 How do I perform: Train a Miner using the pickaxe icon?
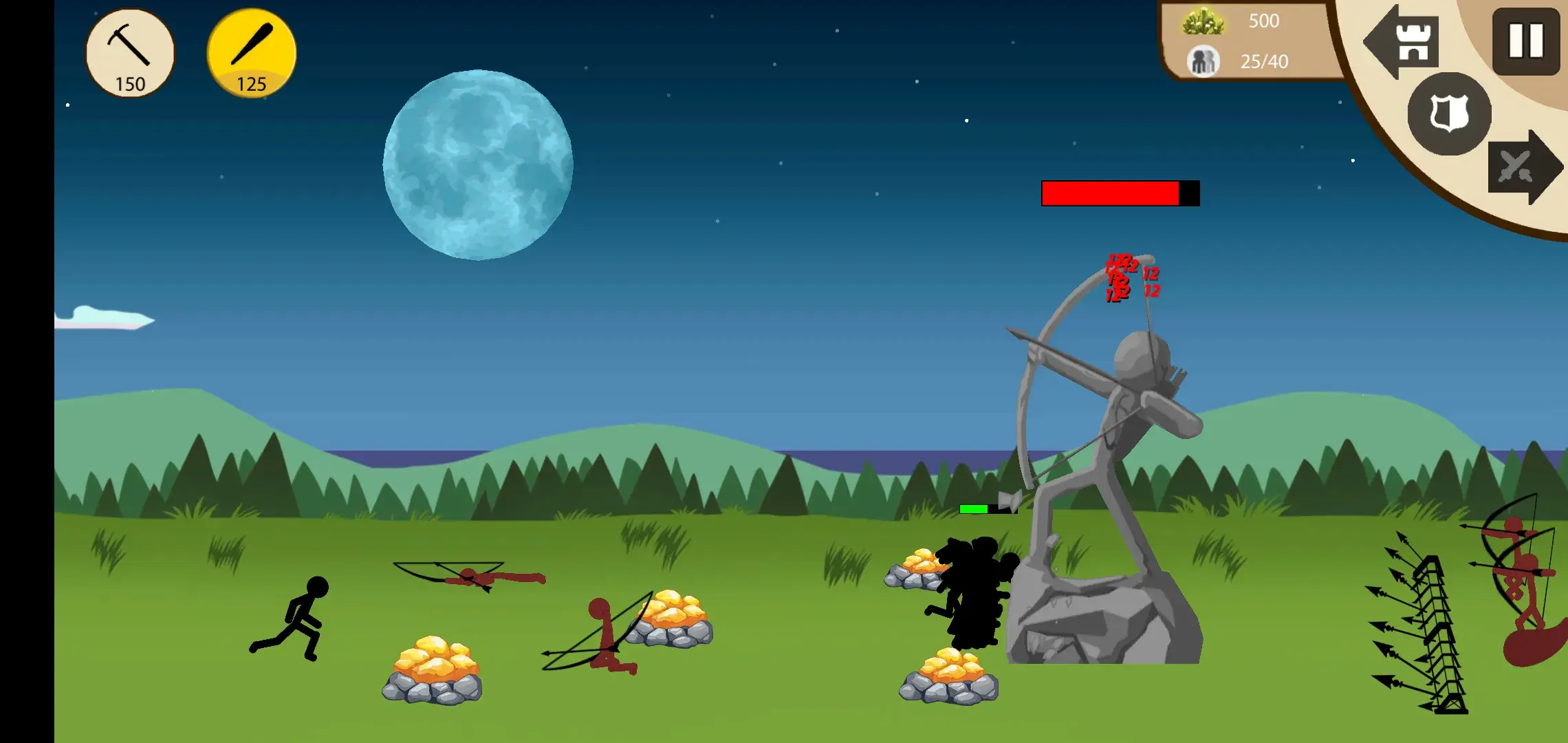129,52
